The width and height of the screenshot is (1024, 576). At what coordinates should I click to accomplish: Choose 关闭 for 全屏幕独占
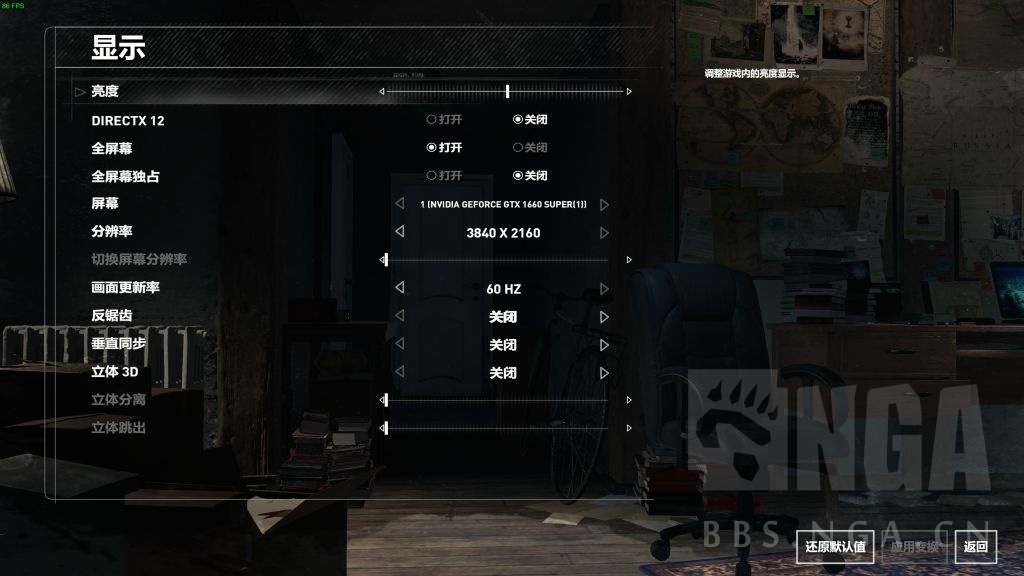point(530,176)
